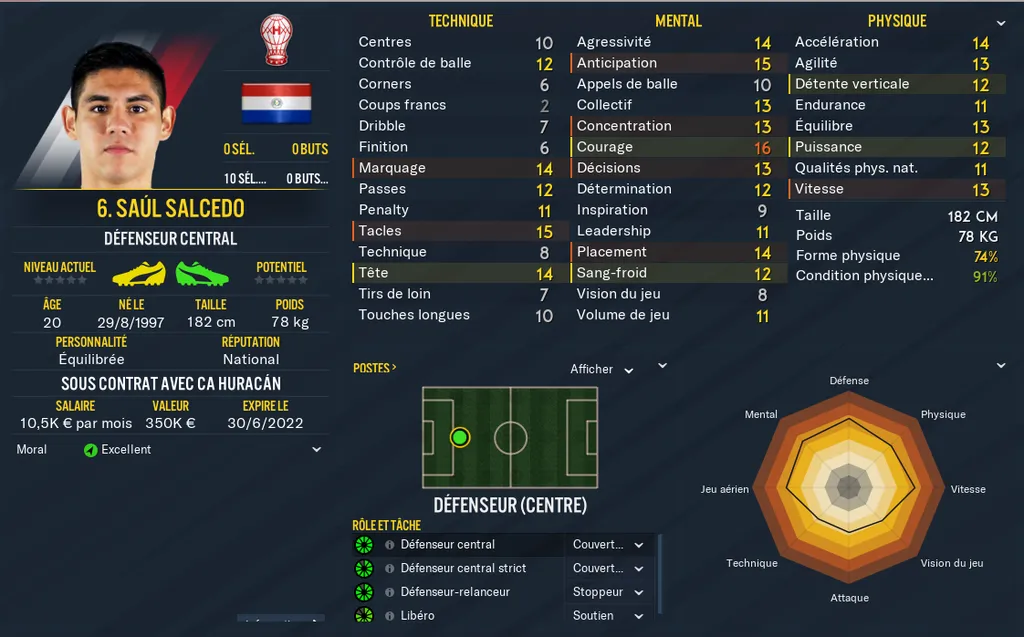Open the chevron menu above the radar chart
This screenshot has height=637, width=1024.
click(1001, 365)
